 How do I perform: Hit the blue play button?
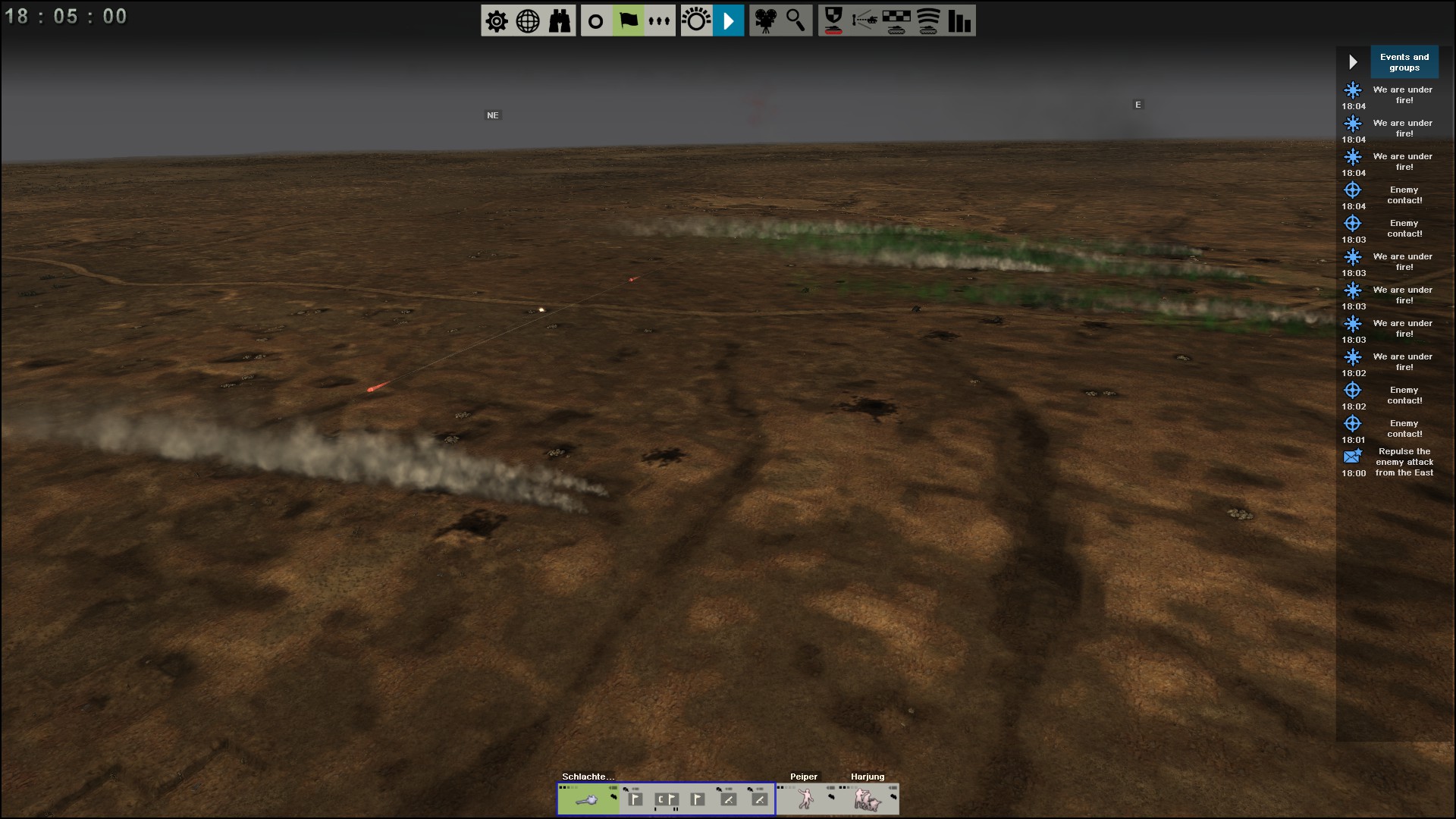pyautogui.click(x=728, y=21)
